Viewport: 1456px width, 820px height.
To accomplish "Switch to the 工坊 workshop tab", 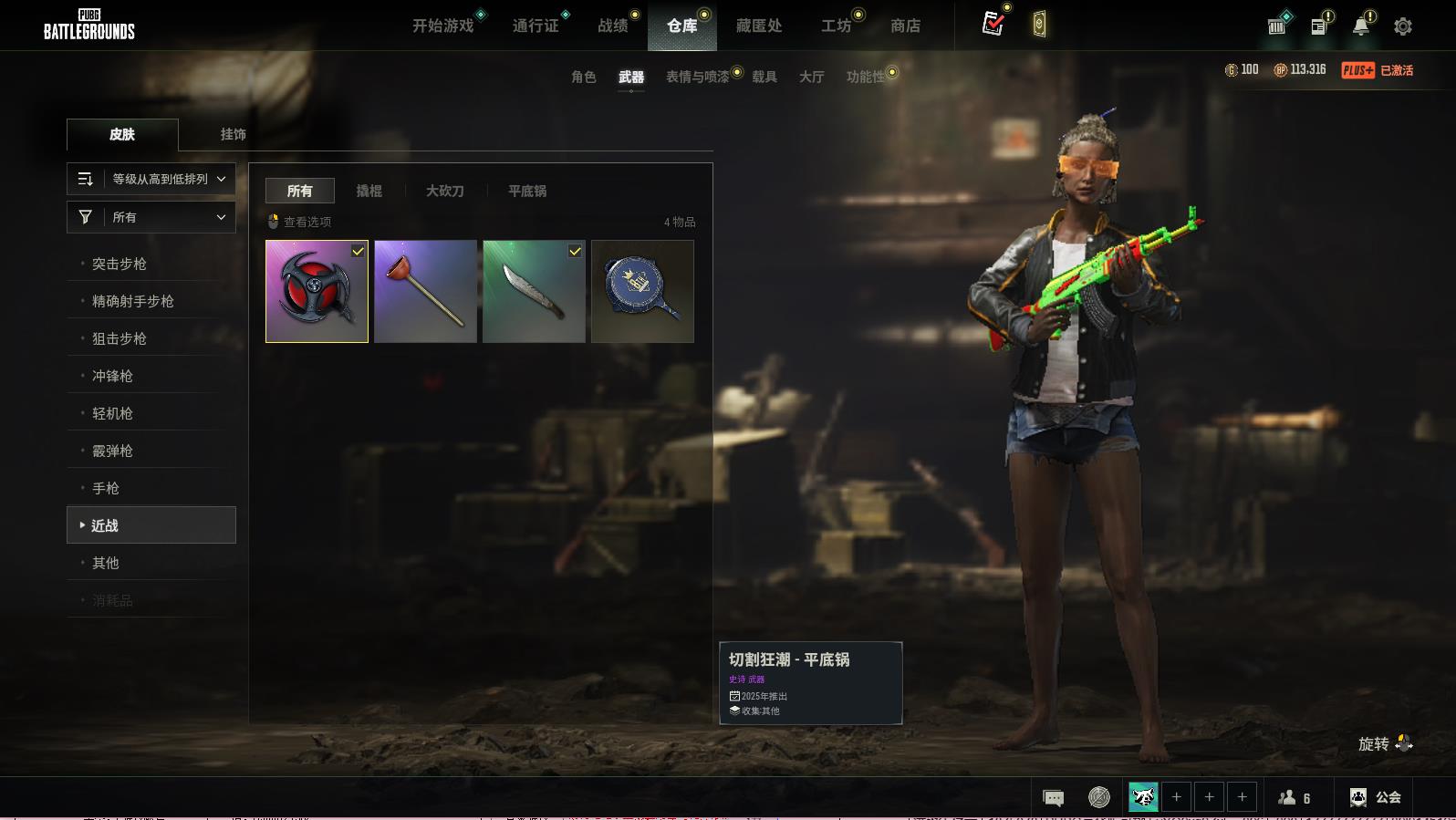I will [836, 26].
